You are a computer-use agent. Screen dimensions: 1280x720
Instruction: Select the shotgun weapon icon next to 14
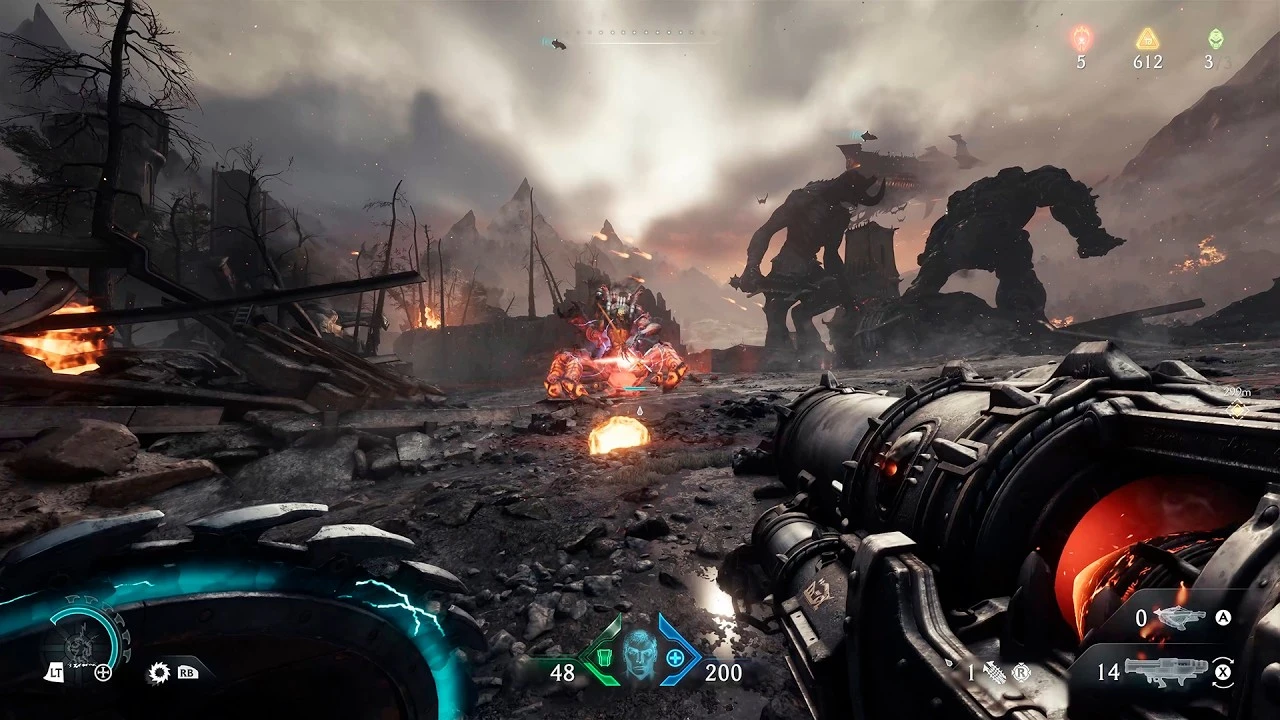click(1166, 670)
